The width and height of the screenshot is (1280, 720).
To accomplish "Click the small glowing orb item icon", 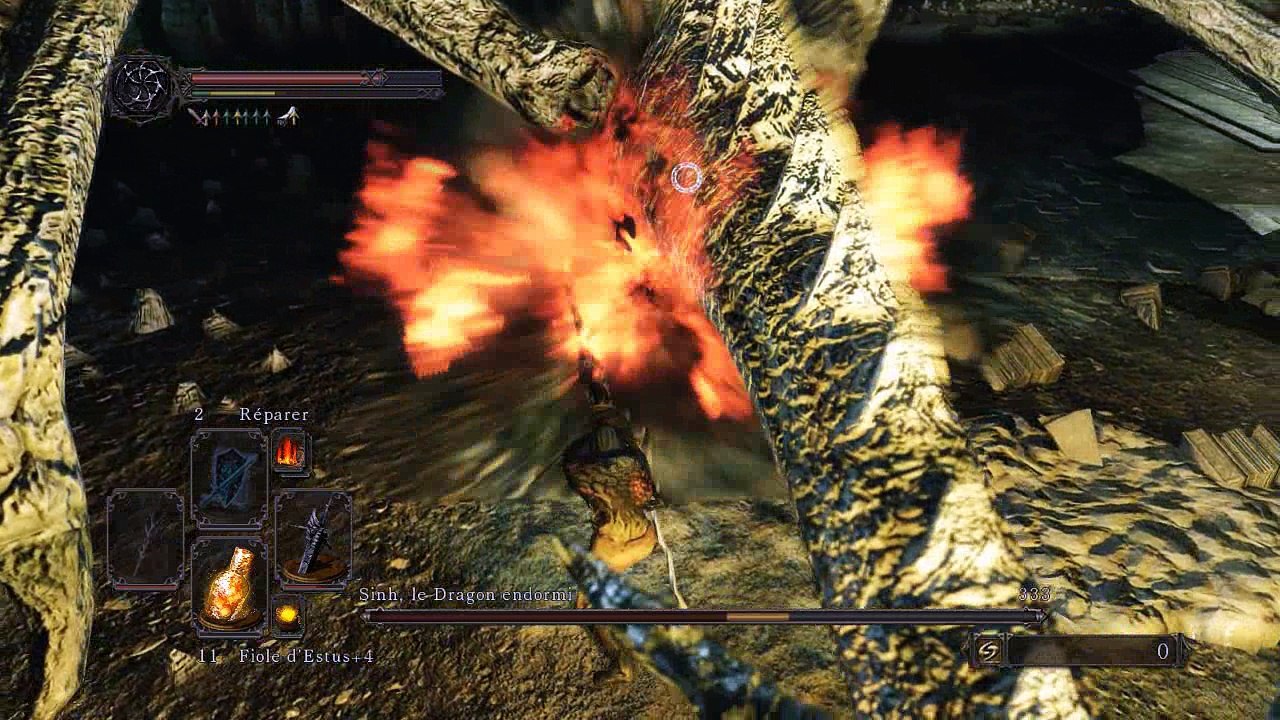I will 288,615.
